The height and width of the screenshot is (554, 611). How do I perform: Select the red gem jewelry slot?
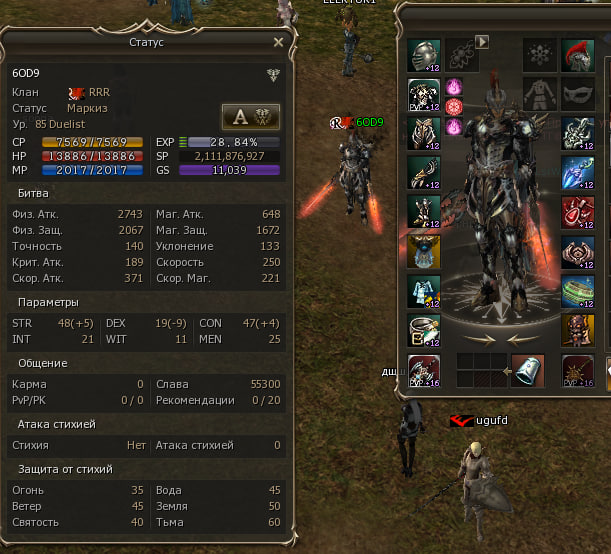577,211
